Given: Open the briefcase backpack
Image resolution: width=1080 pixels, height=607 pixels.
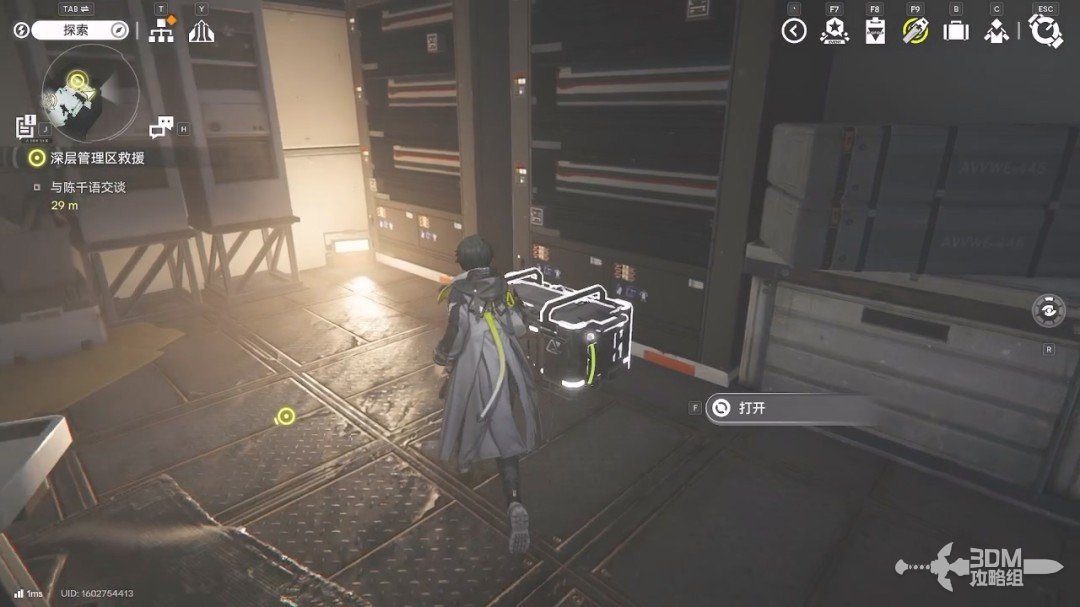Looking at the screenshot, I should [956, 31].
